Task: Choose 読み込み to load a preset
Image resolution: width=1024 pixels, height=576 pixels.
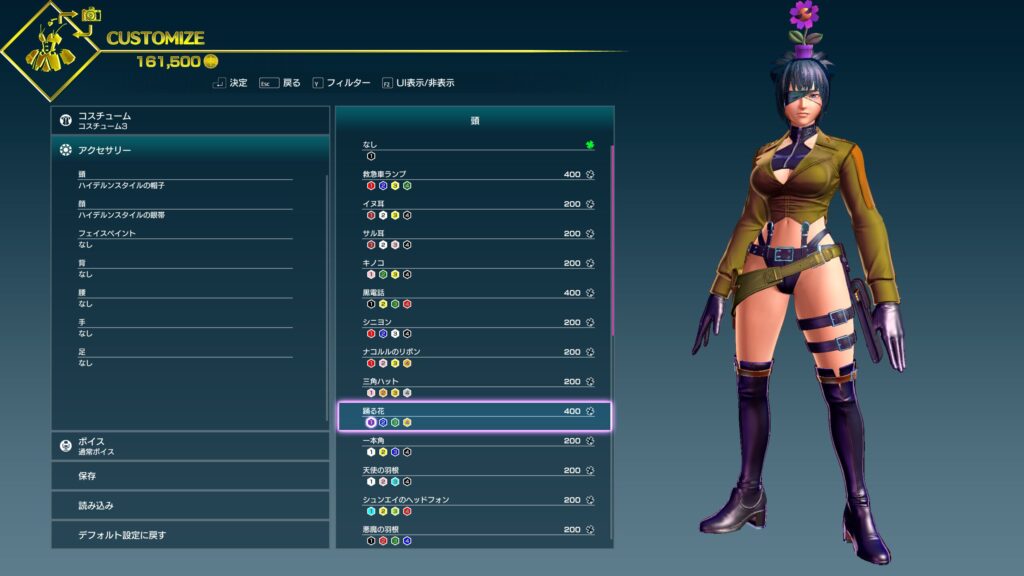Action: (x=190, y=506)
